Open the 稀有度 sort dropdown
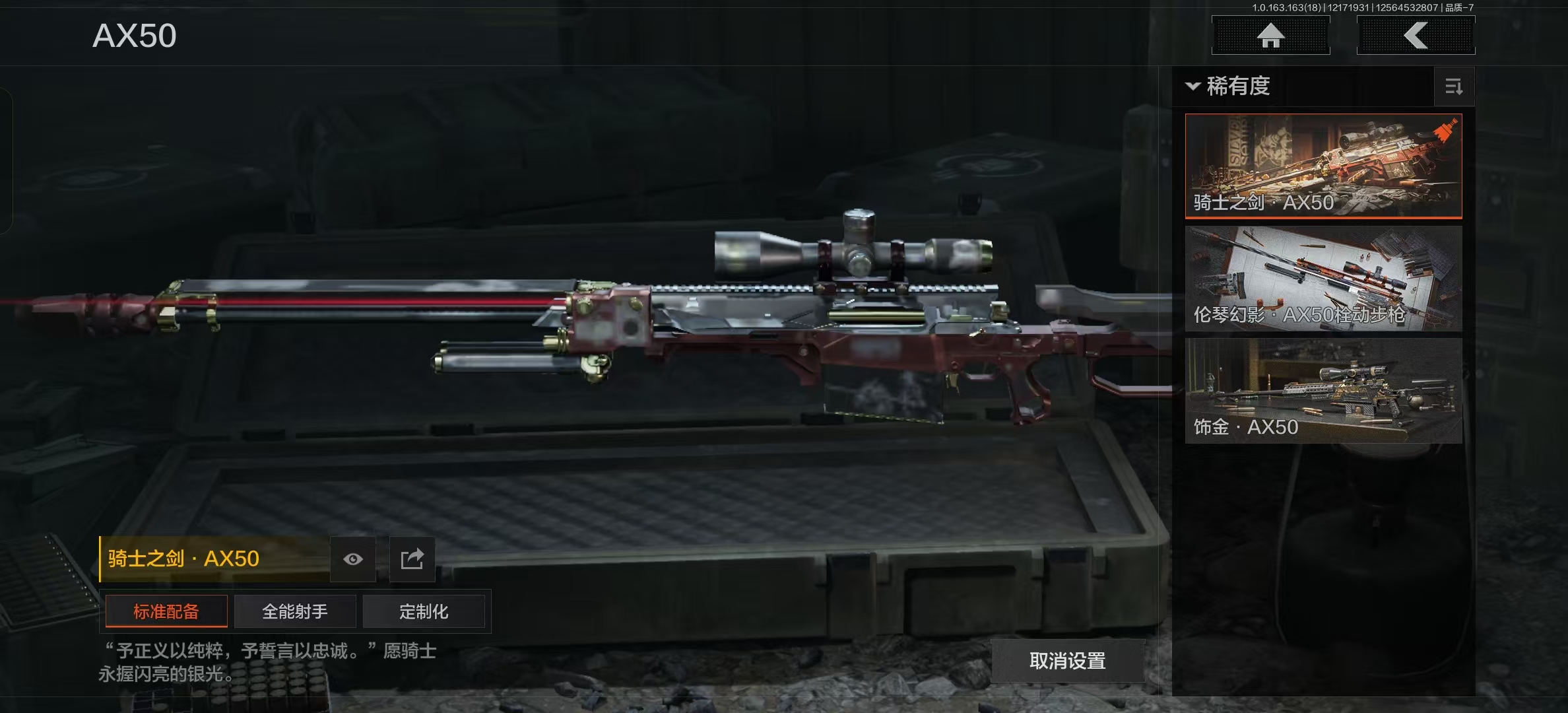The image size is (1568, 713). point(1229,86)
